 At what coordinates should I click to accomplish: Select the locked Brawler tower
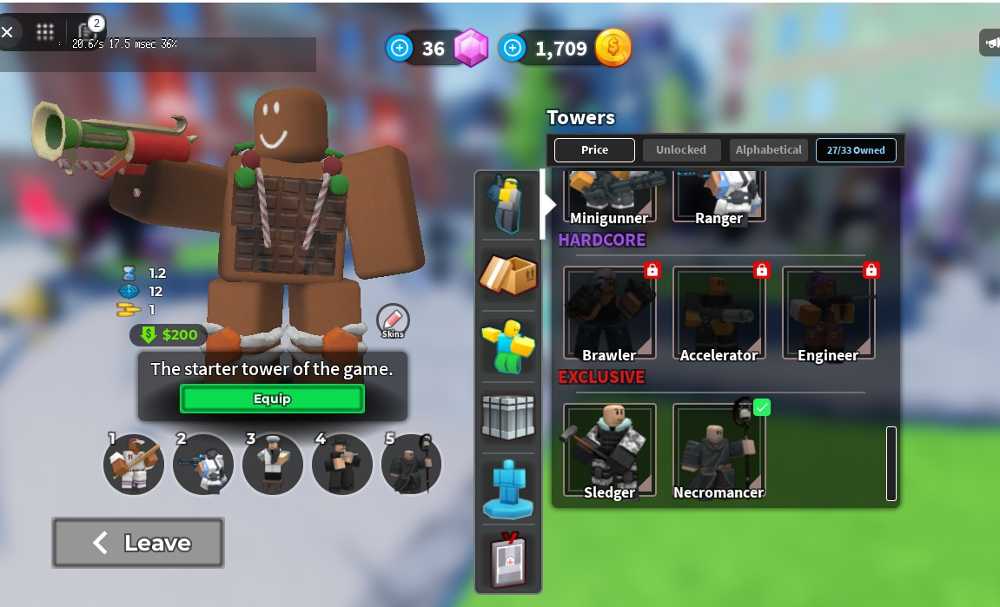609,313
